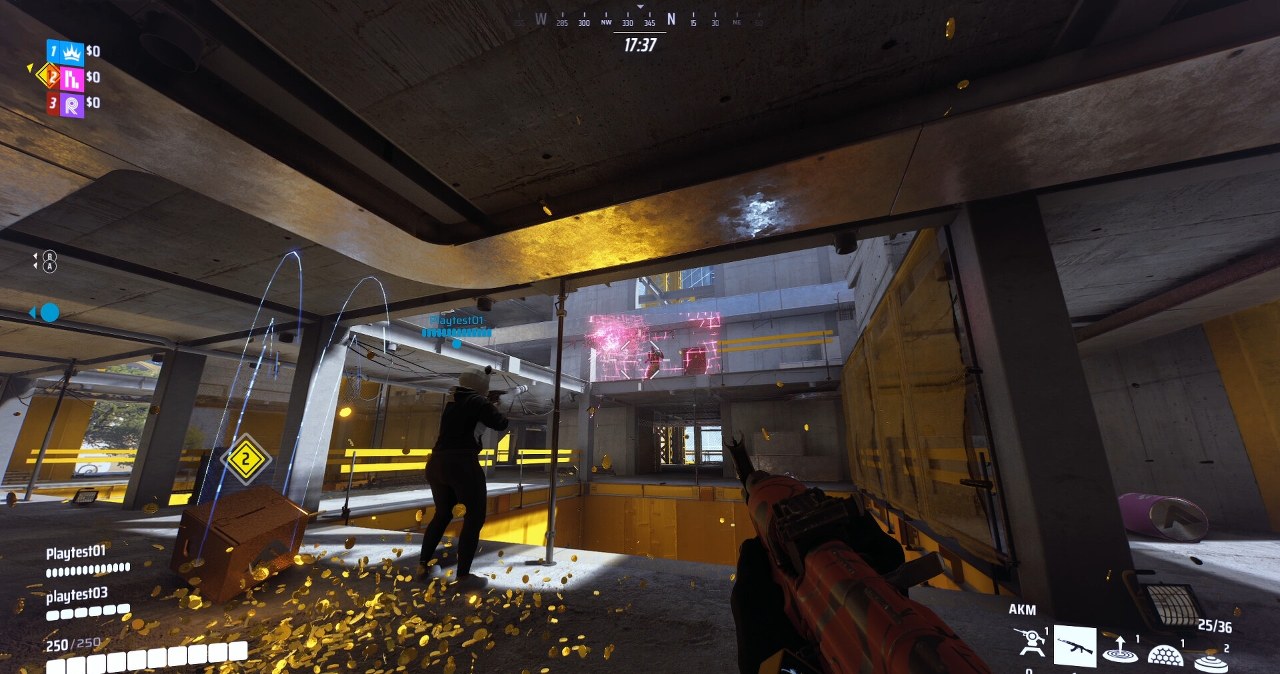This screenshot has height=674, width=1280.
Task: Equip the dome shield gadget
Action: tap(1165, 655)
